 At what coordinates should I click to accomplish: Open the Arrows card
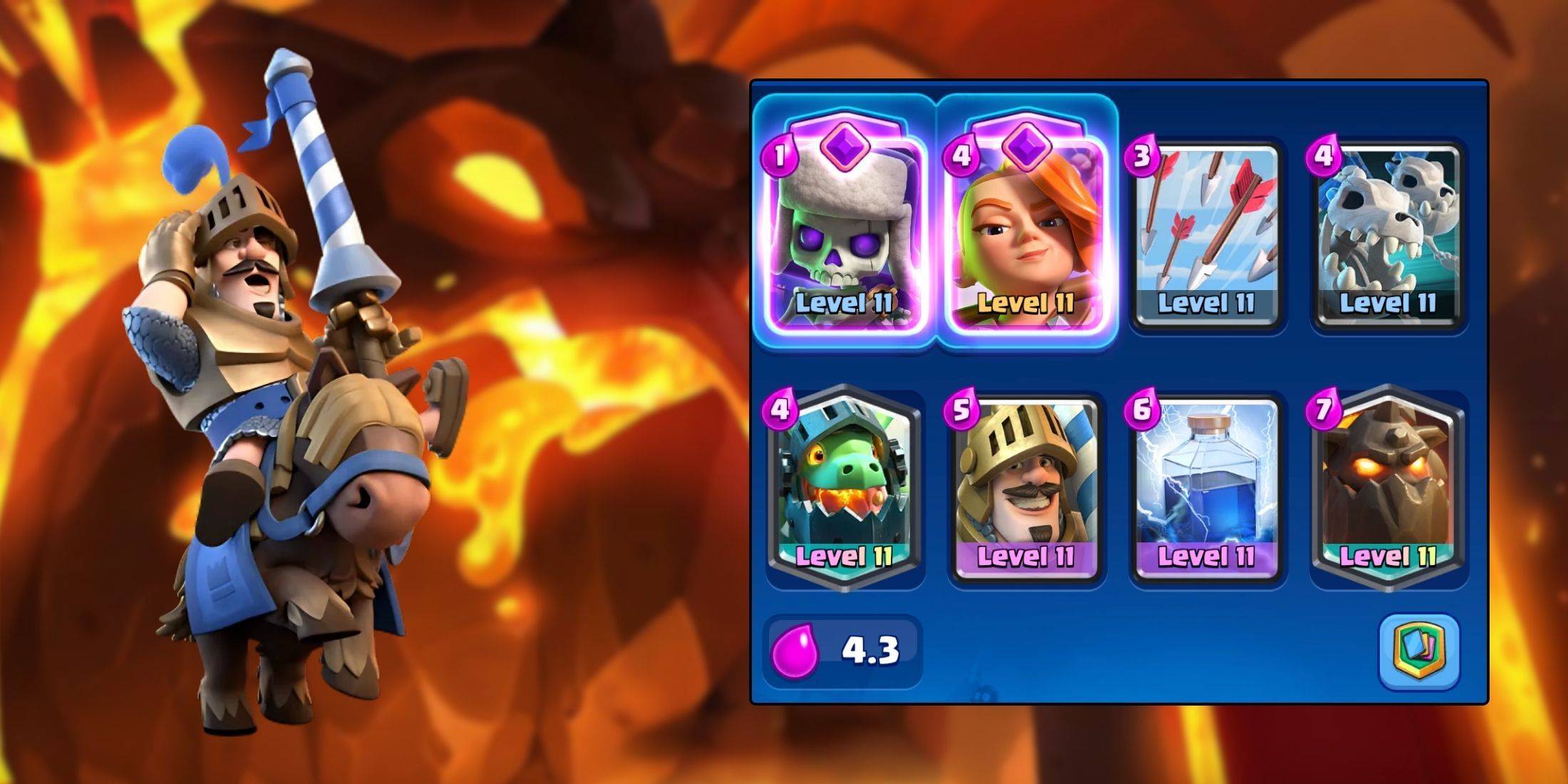[x=1212, y=221]
